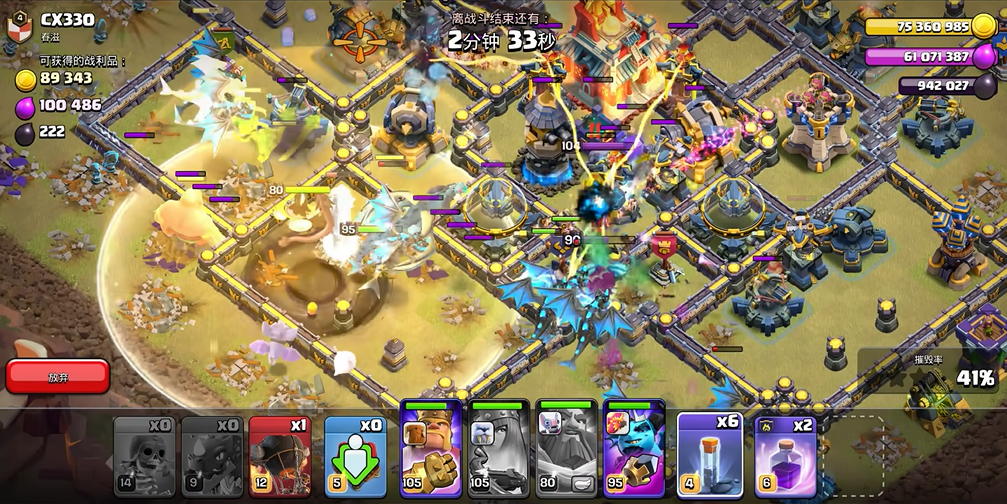The image size is (1007, 504).
Task: Choose the clan castle reinforcement card
Action: [356, 456]
